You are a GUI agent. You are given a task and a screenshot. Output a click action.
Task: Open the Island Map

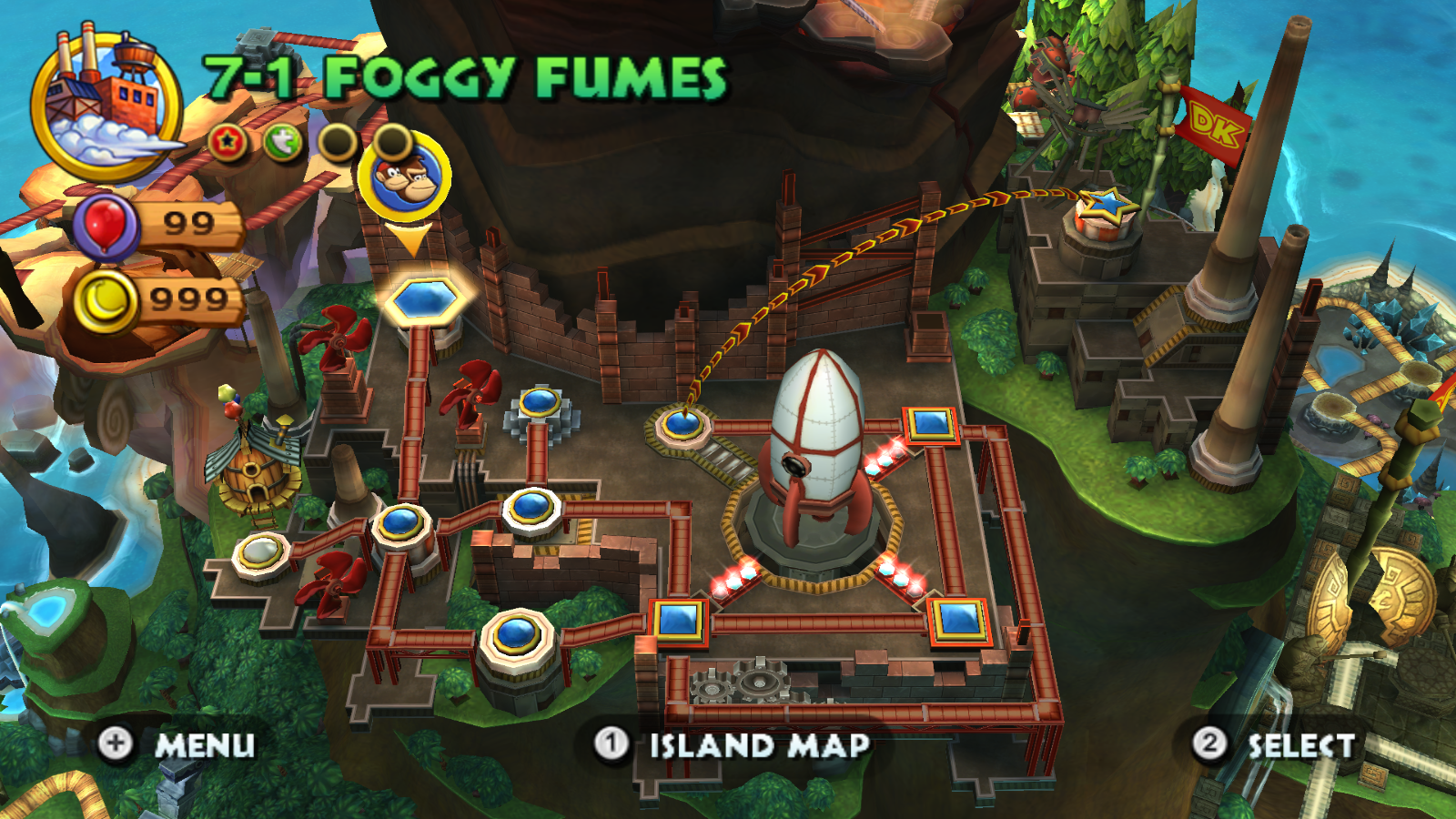pos(733,745)
